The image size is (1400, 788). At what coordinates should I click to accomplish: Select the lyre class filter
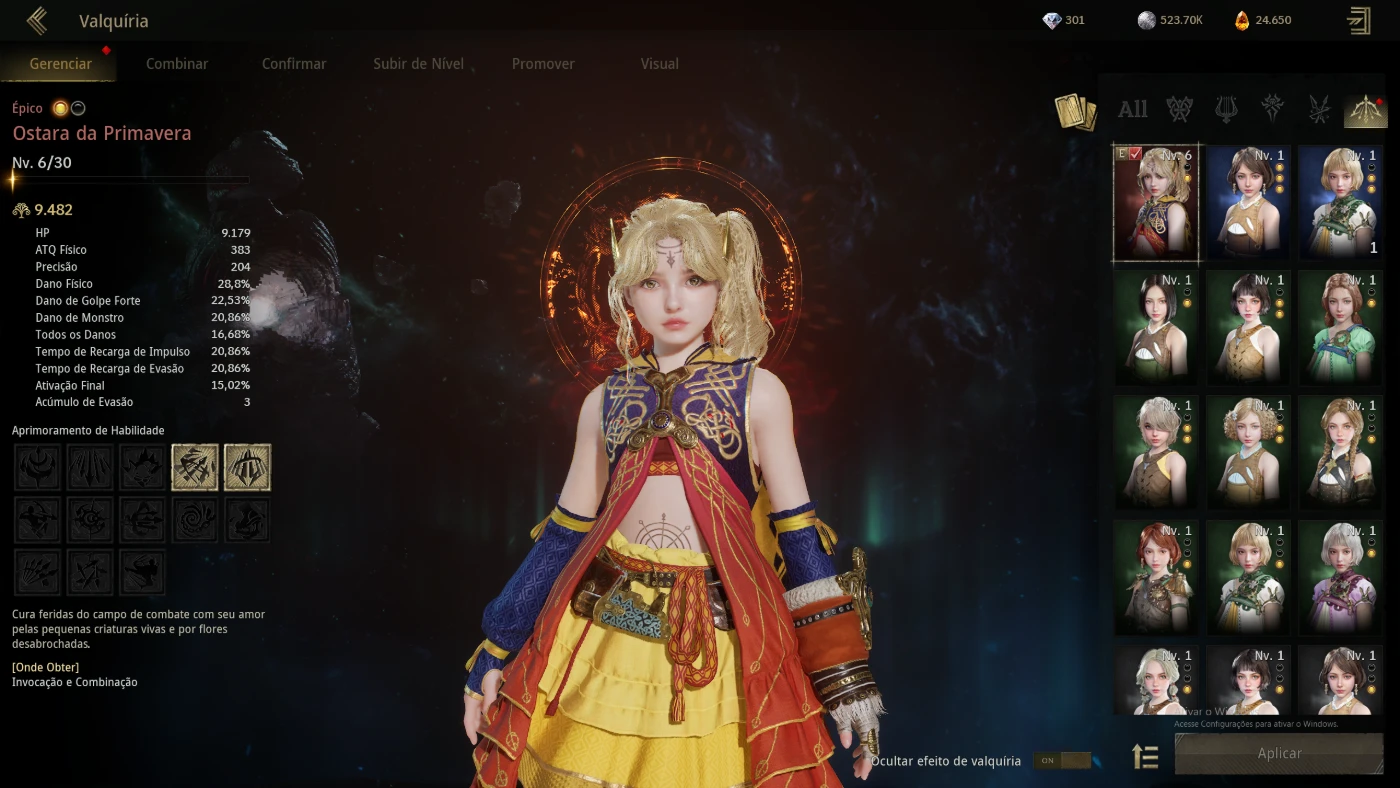(1226, 109)
